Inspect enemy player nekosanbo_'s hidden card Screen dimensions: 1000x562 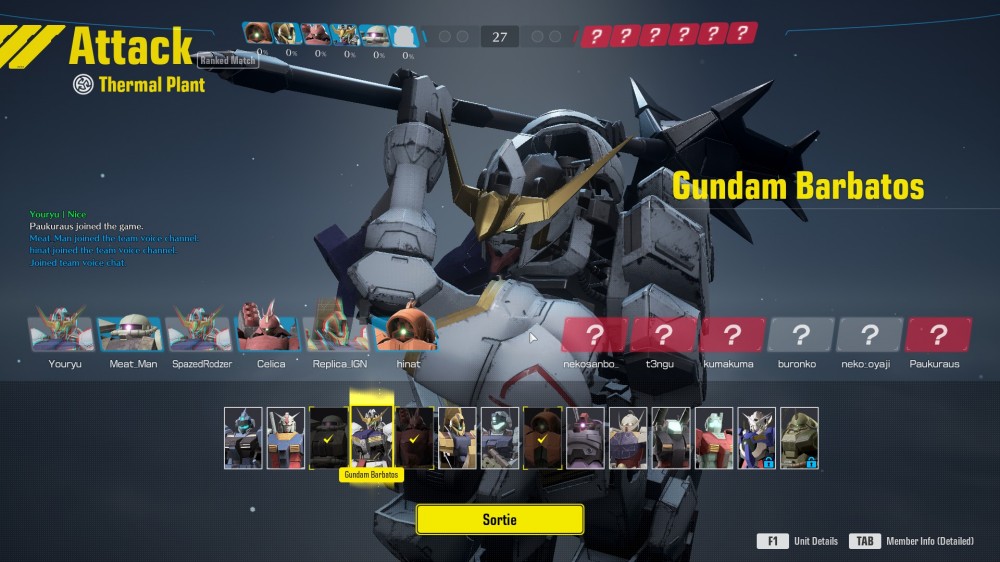pyautogui.click(x=594, y=334)
